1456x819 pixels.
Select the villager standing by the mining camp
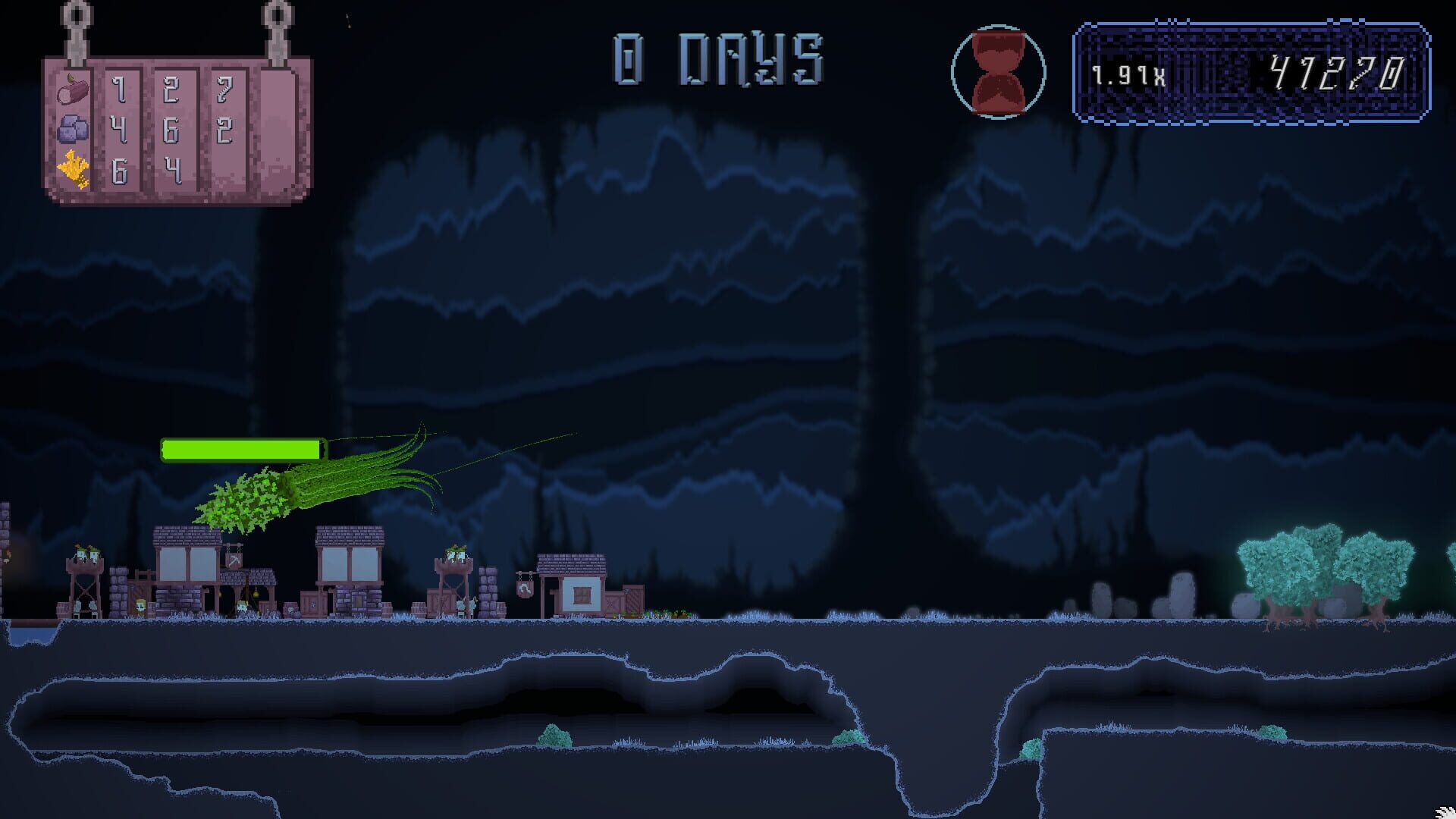pos(244,605)
